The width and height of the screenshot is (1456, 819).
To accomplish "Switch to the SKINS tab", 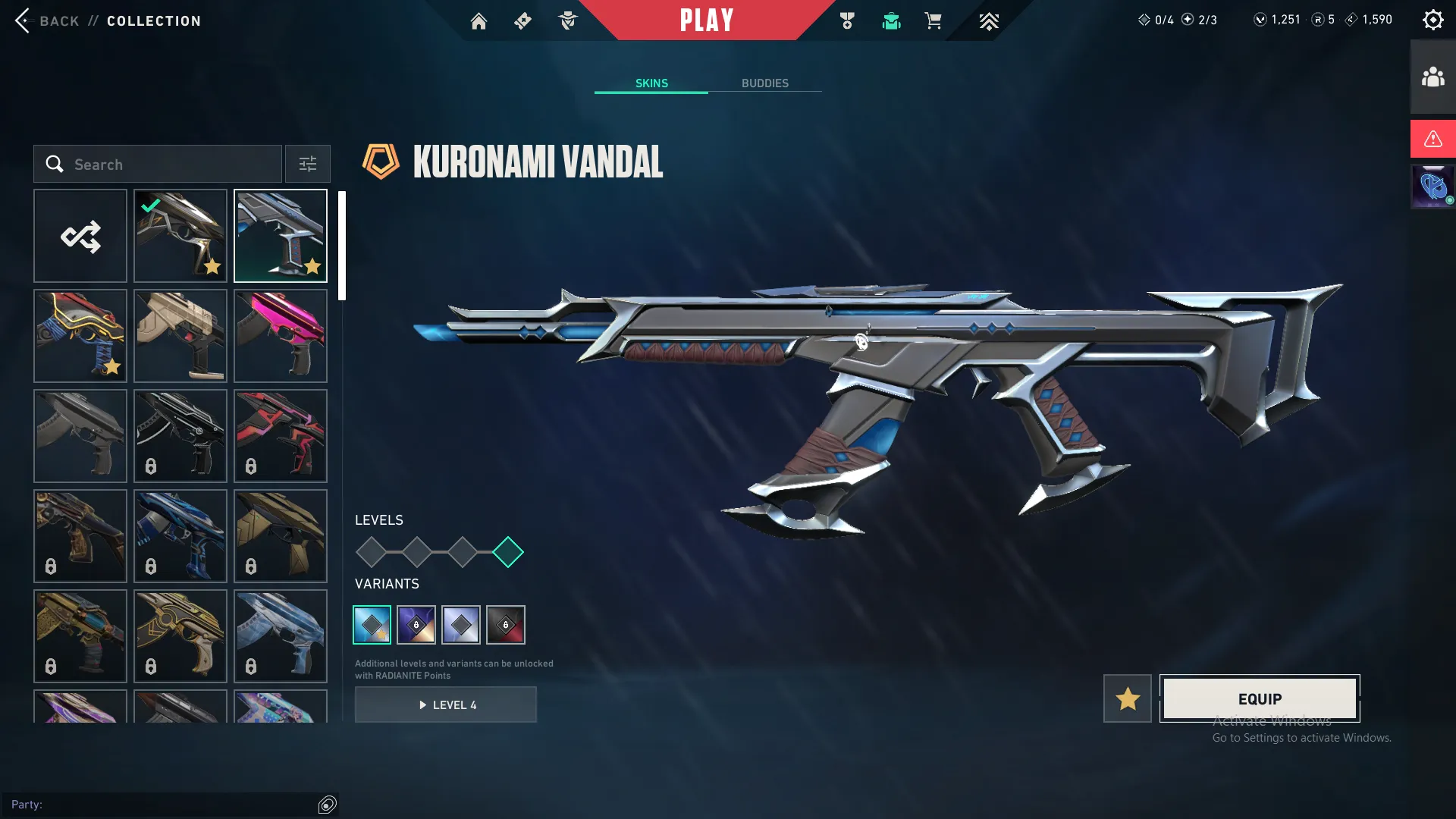I will point(651,83).
